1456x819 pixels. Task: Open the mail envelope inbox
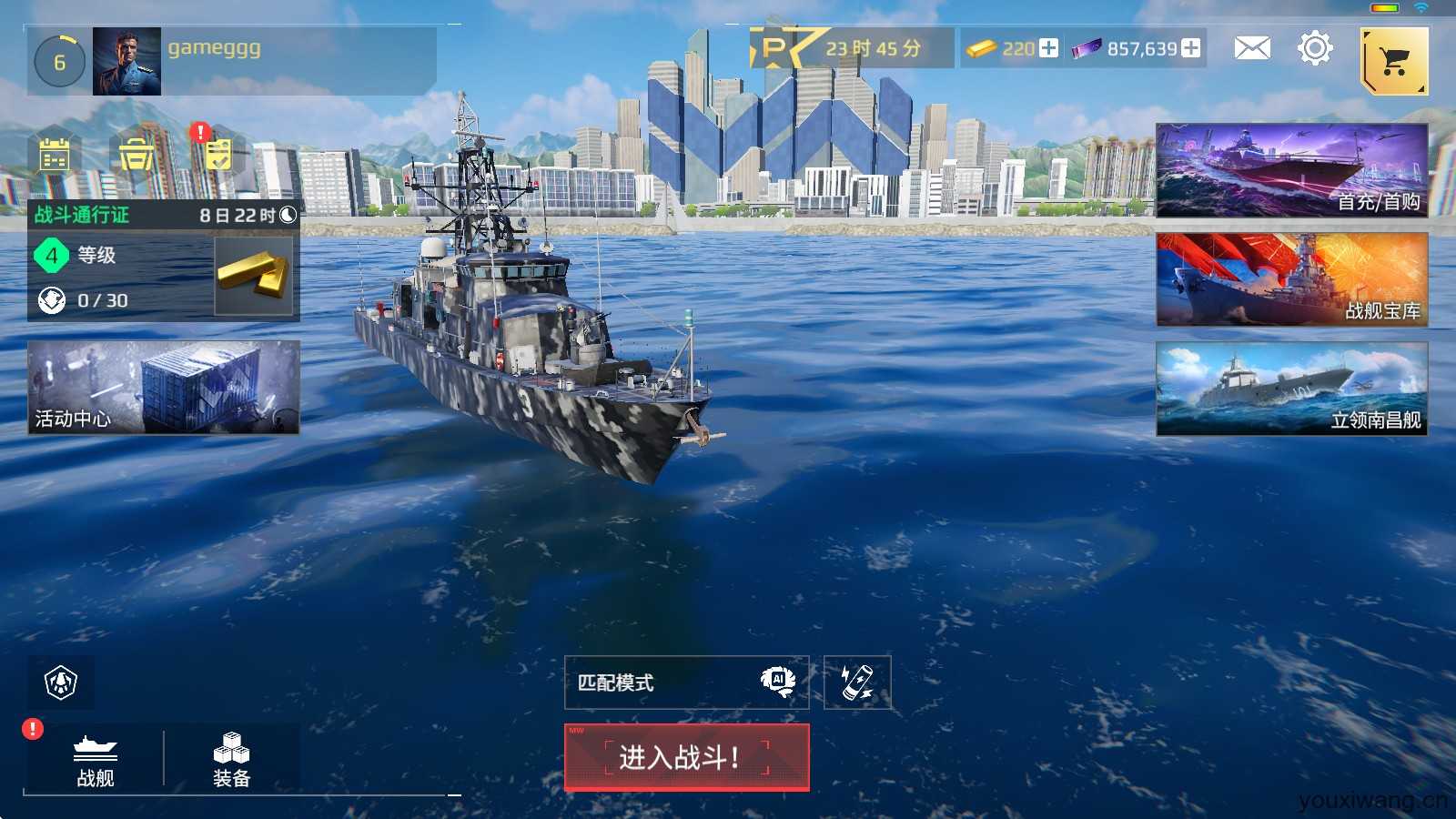tap(1252, 48)
